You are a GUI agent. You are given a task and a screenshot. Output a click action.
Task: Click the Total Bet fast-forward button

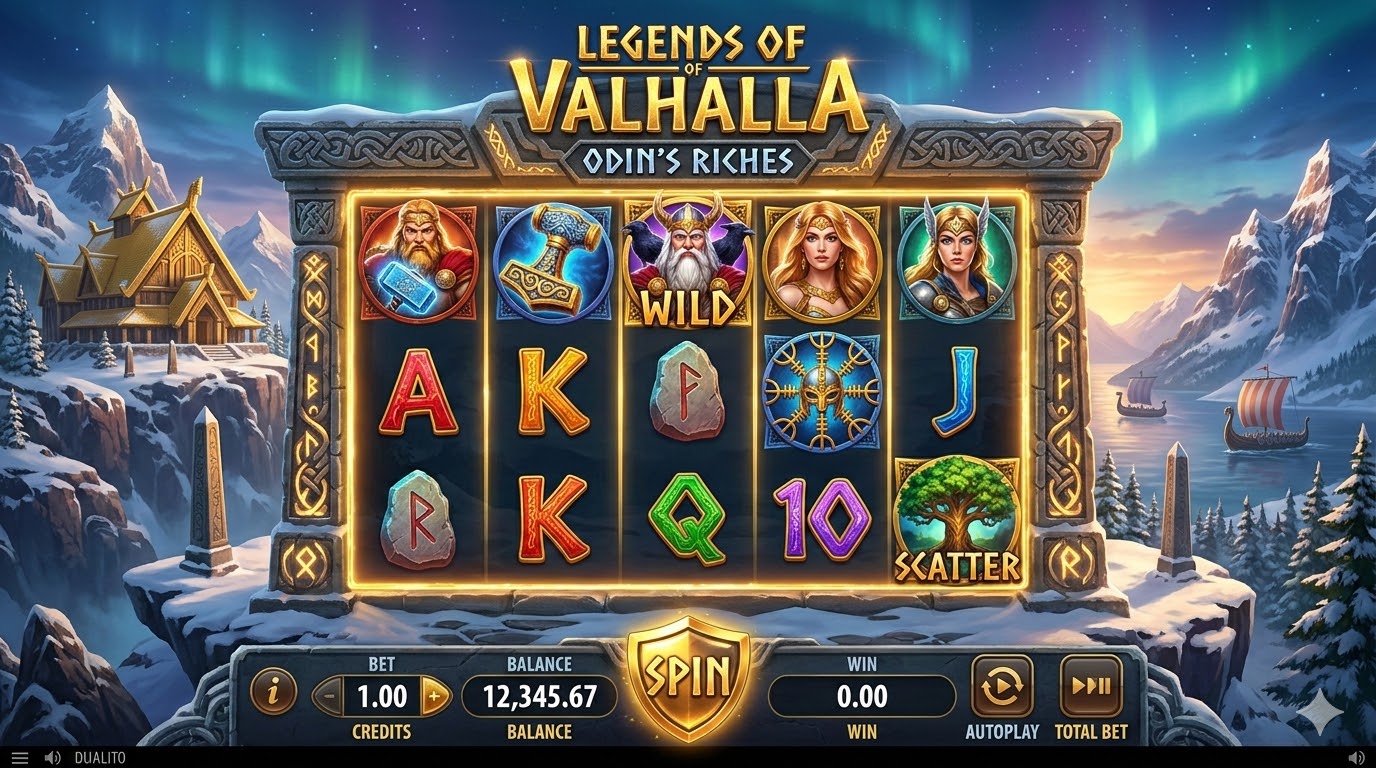pos(1090,686)
